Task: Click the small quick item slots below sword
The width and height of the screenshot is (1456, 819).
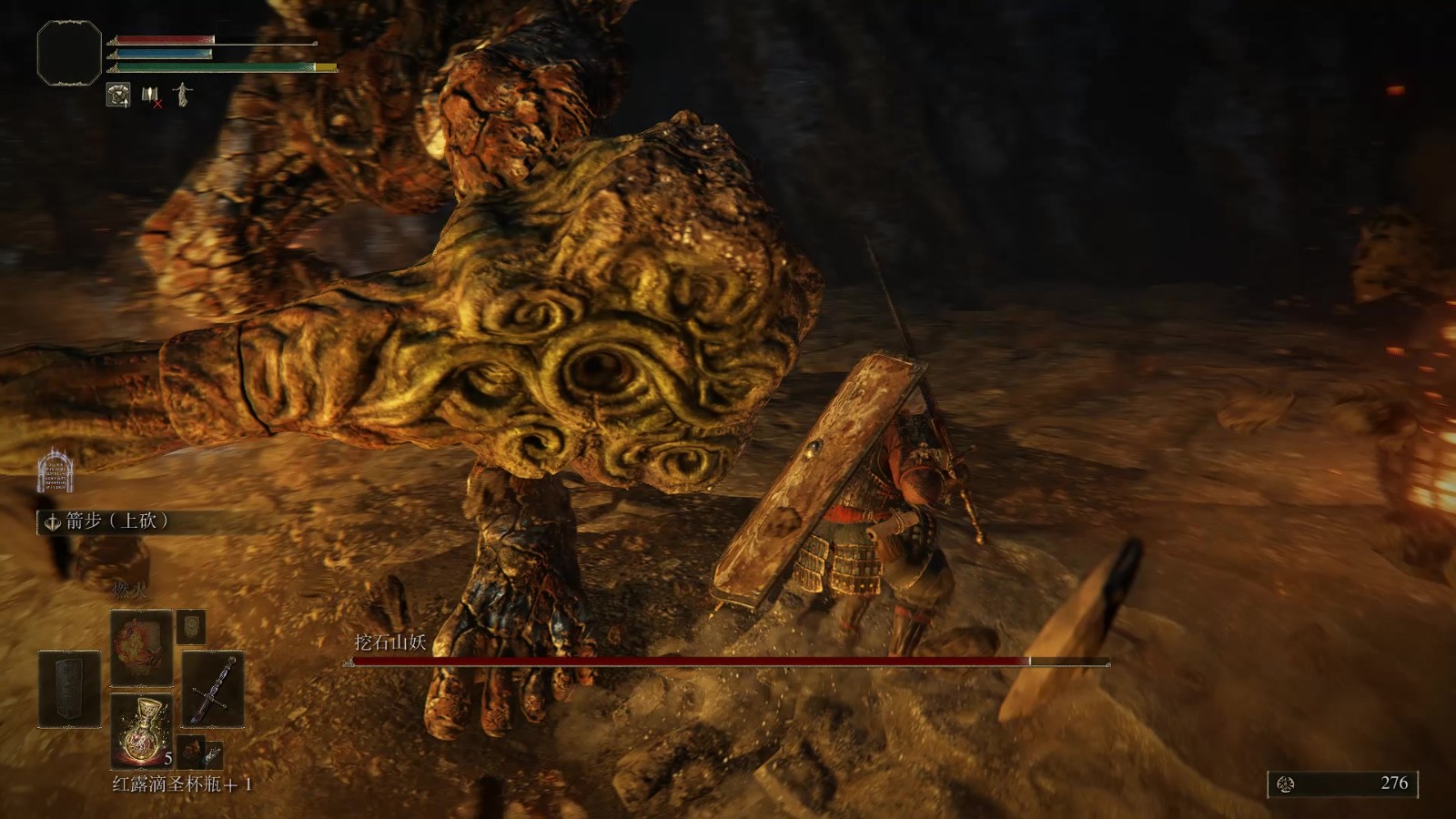Action: point(200,752)
